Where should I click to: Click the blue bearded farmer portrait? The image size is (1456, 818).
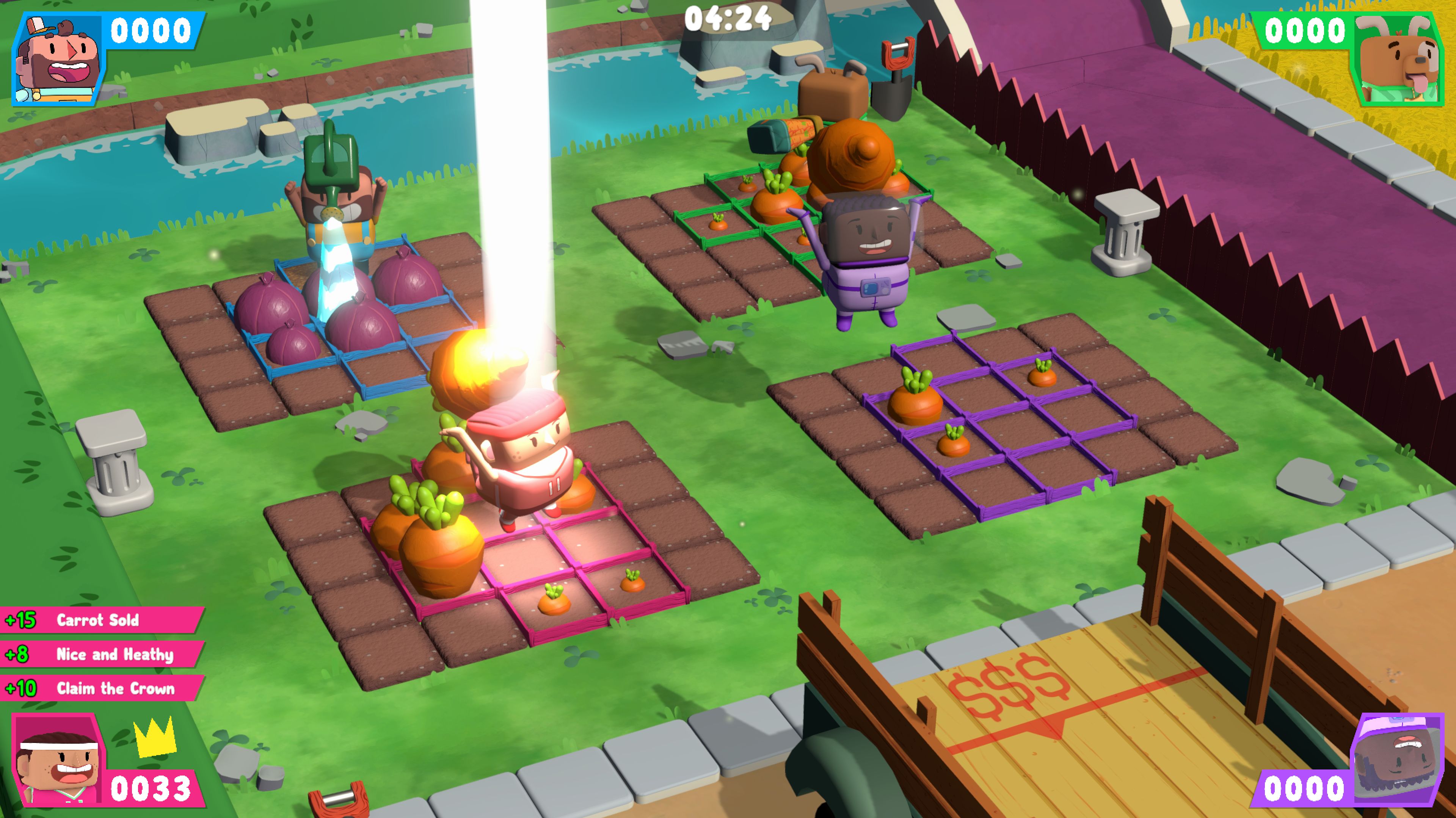point(58,59)
